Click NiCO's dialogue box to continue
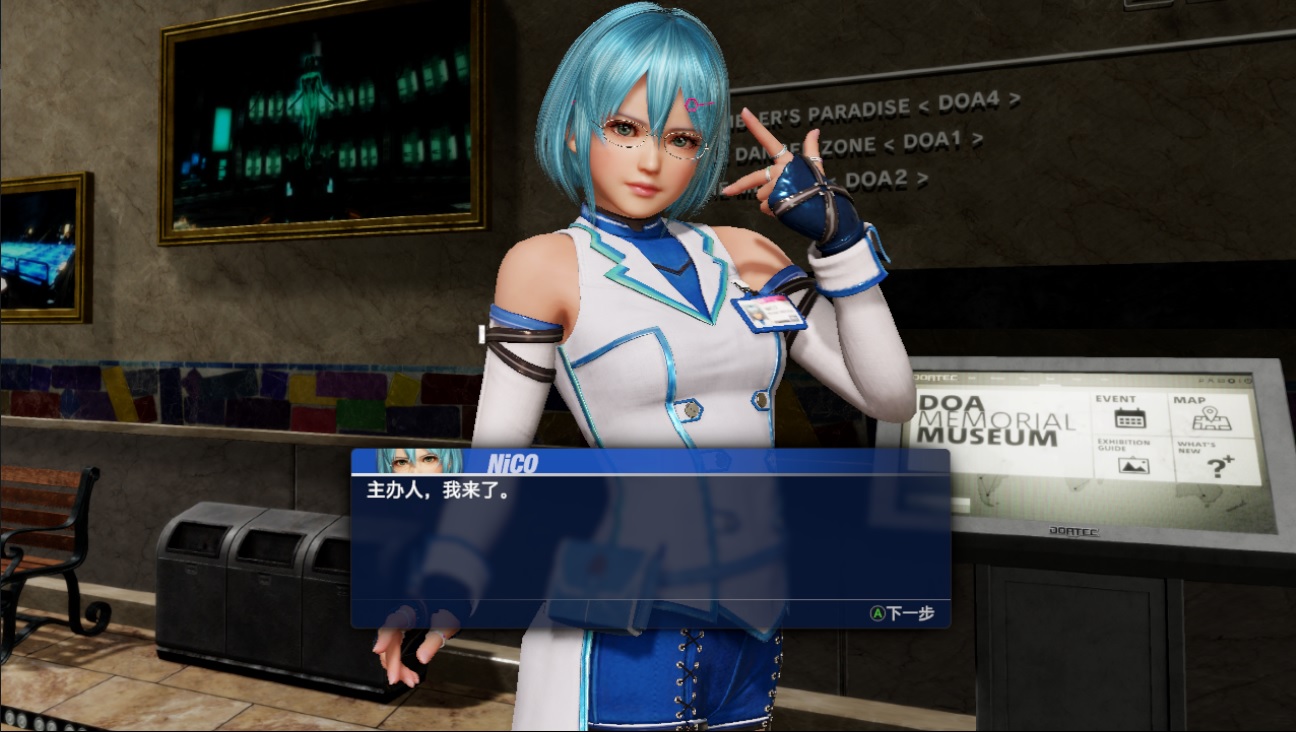The image size is (1296, 732). (x=650, y=540)
